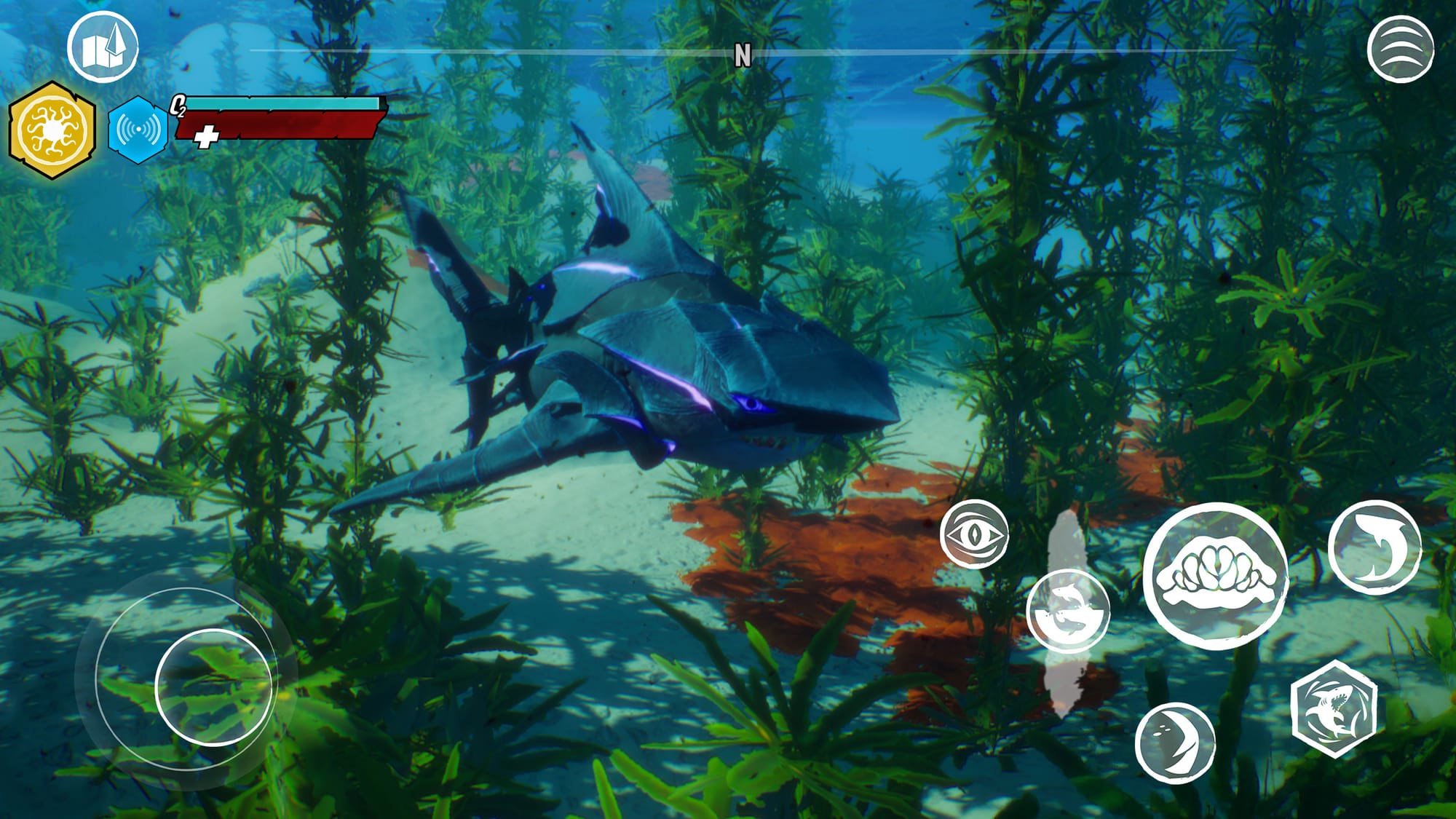Viewport: 1456px width, 819px height.
Task: Open the map icon button
Action: [x=103, y=47]
